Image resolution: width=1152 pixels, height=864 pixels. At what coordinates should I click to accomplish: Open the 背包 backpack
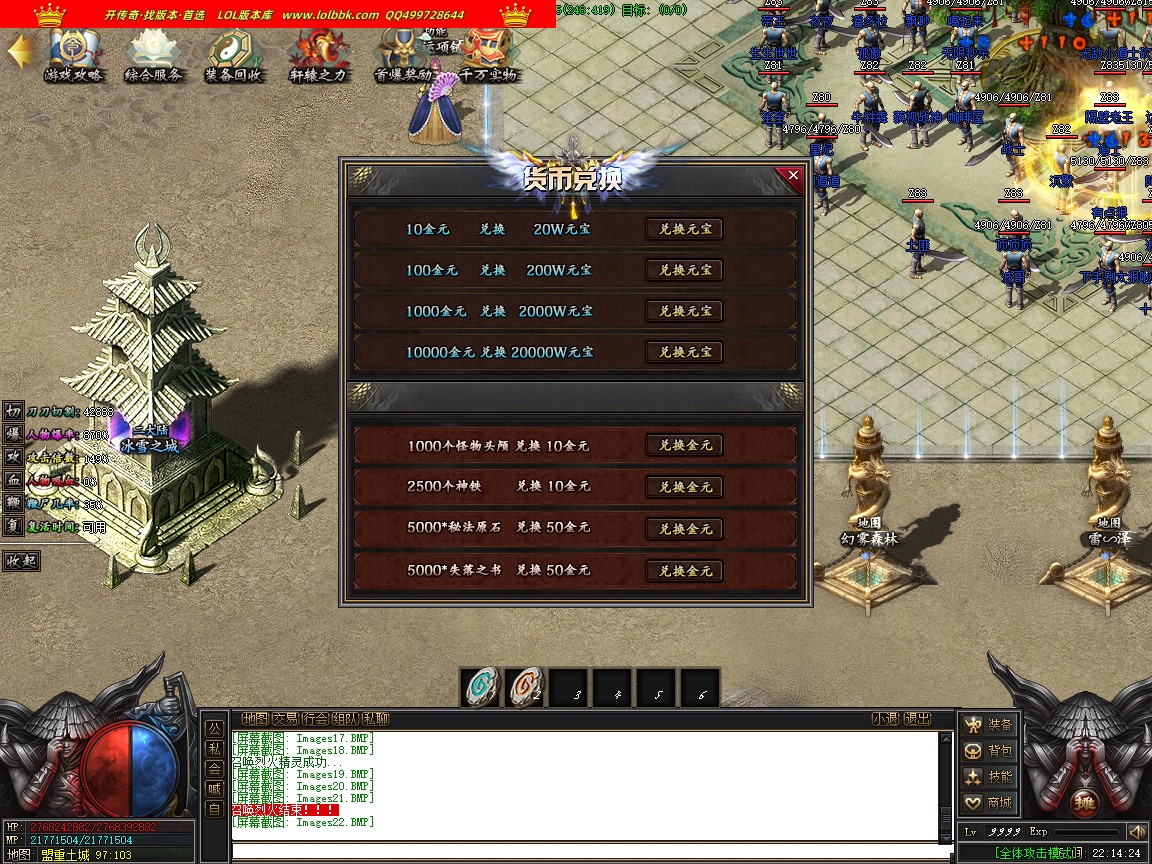point(988,750)
